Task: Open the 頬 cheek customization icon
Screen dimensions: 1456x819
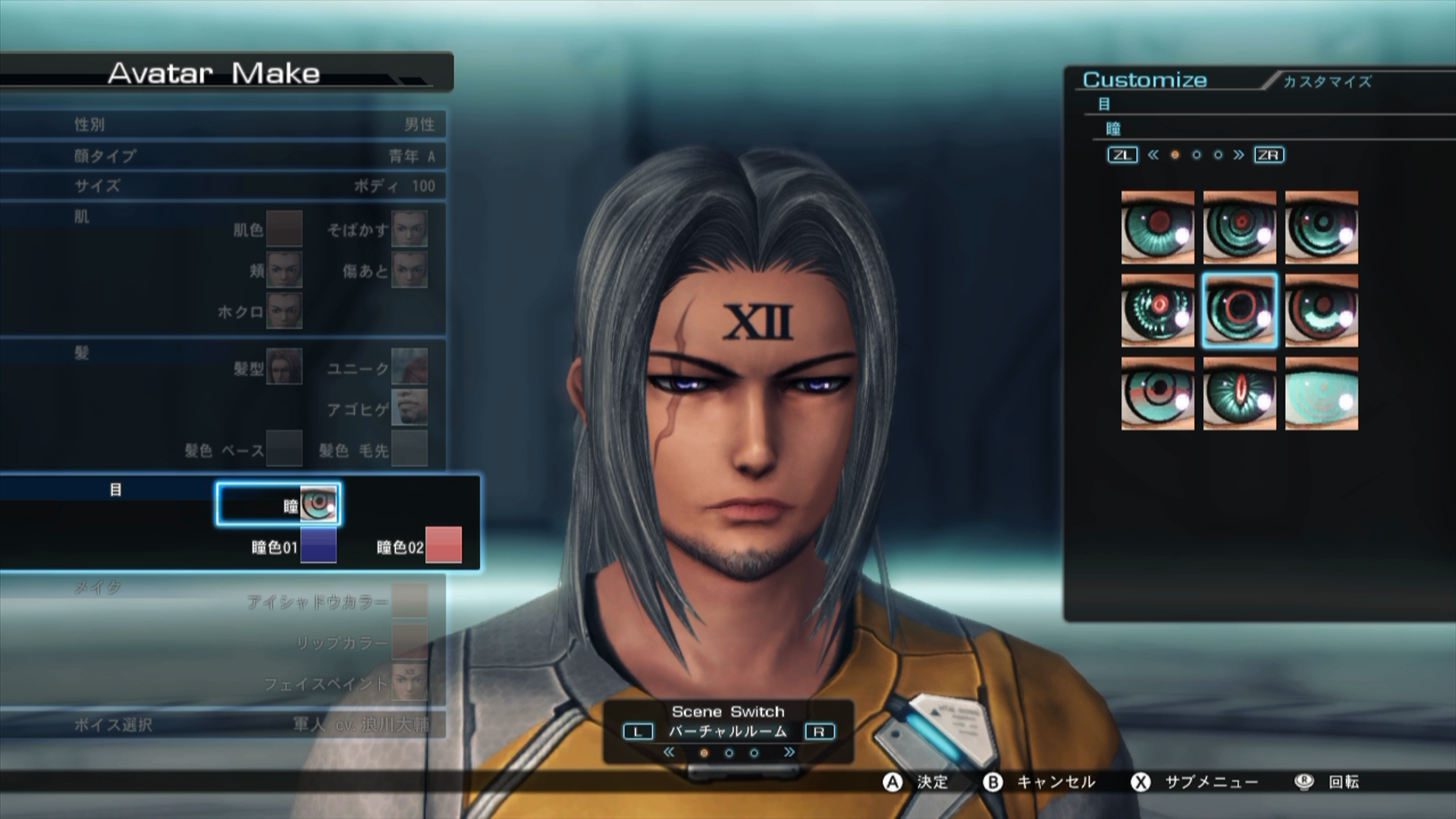Action: point(283,271)
